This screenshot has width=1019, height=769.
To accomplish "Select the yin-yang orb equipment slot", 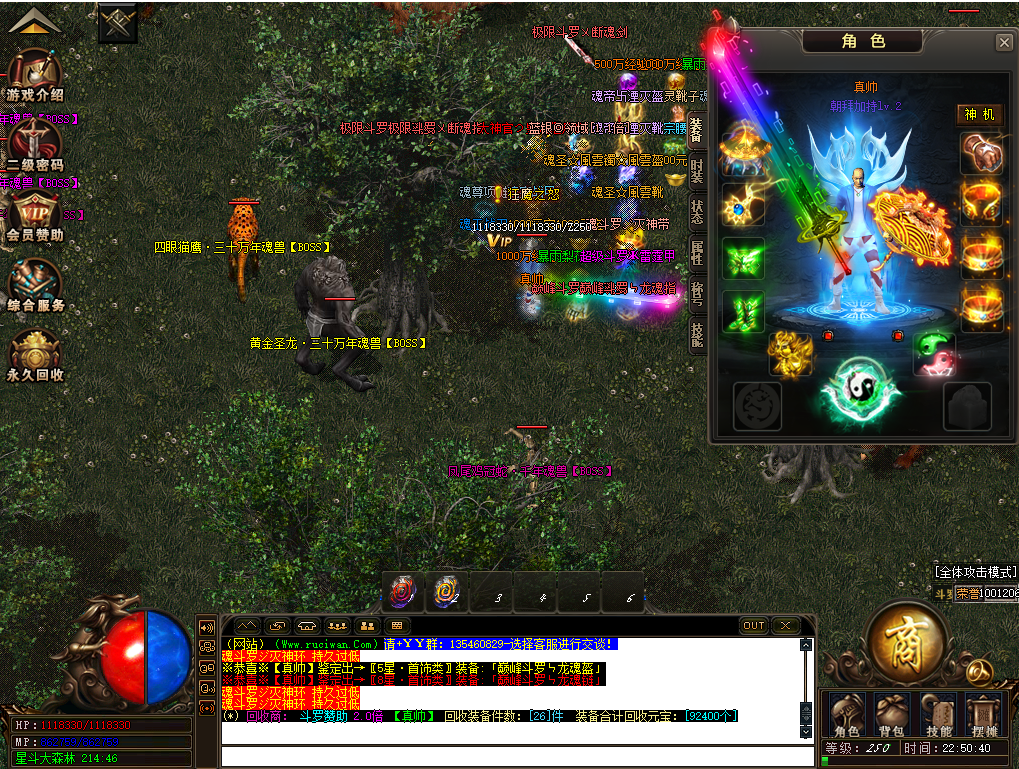I will pyautogui.click(x=853, y=388).
